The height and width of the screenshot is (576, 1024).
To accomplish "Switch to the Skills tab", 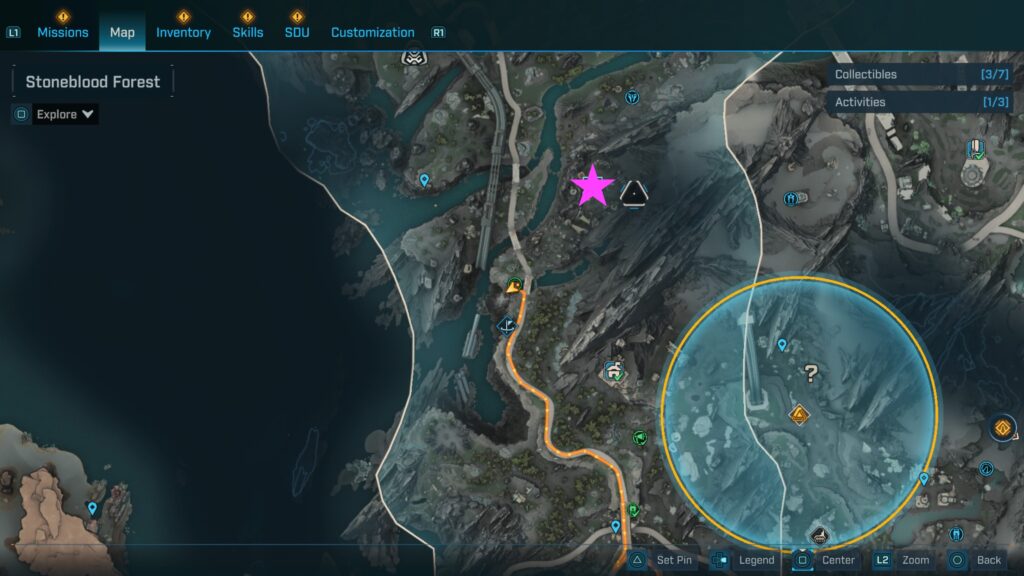I will pyautogui.click(x=248, y=32).
